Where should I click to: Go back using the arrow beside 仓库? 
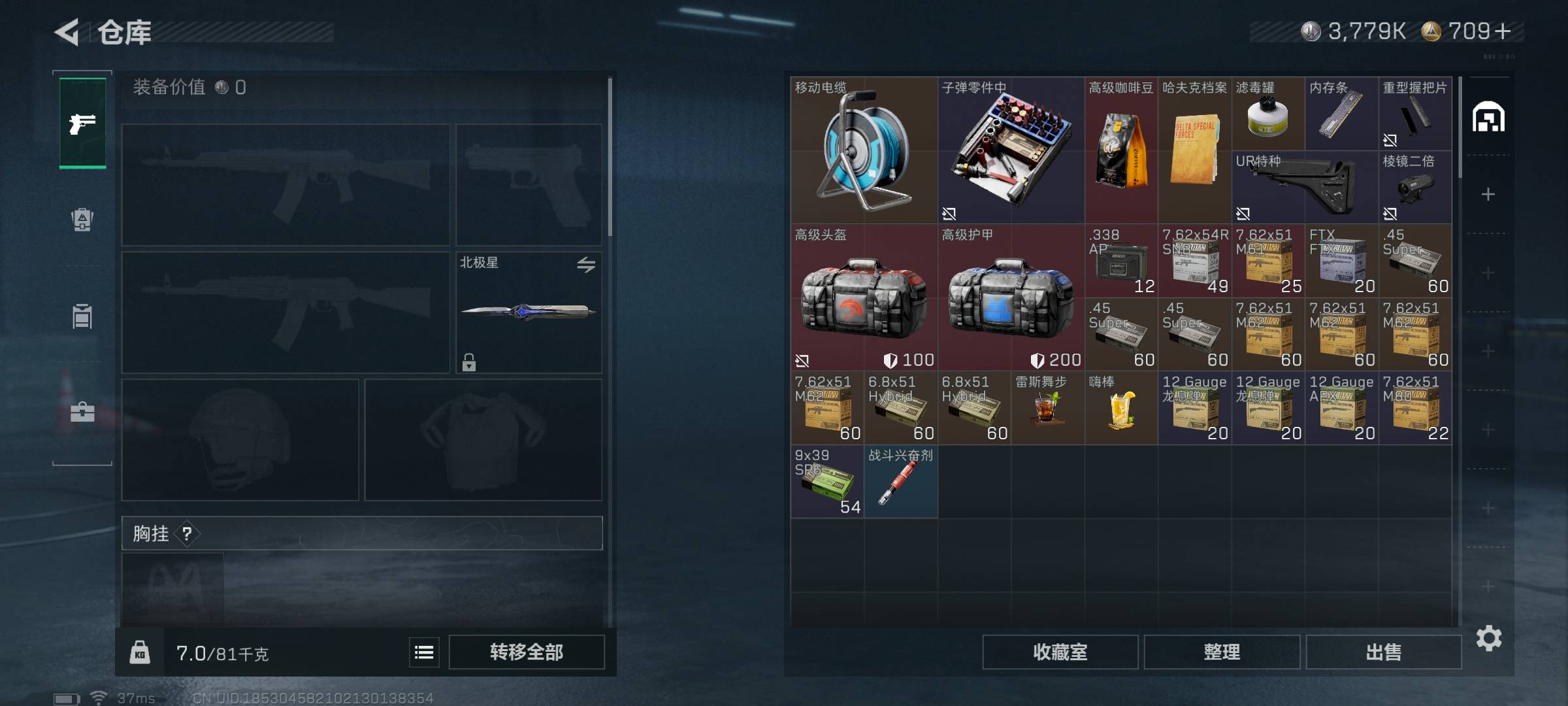click(x=67, y=32)
